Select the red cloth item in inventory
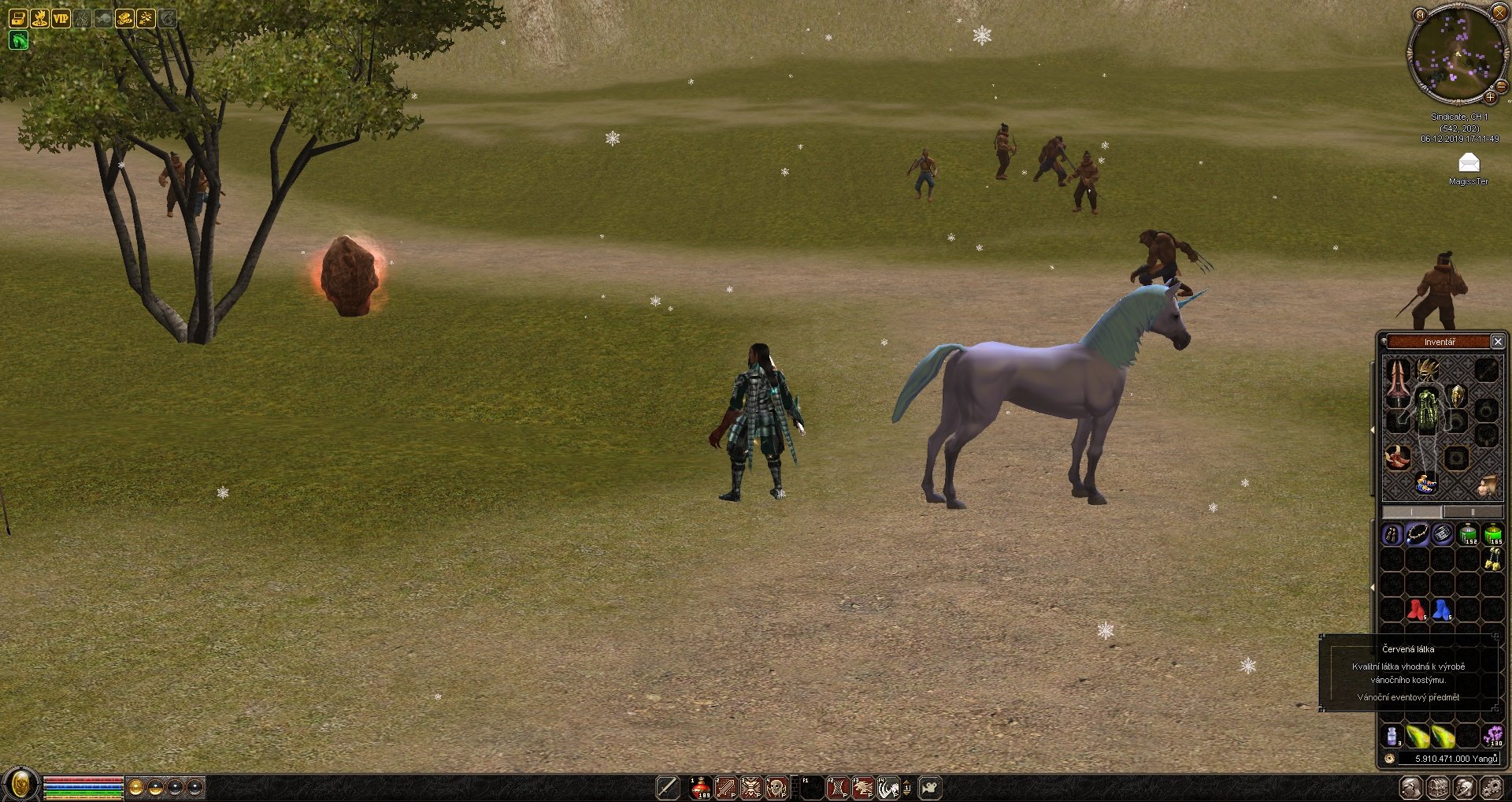 (1417, 609)
